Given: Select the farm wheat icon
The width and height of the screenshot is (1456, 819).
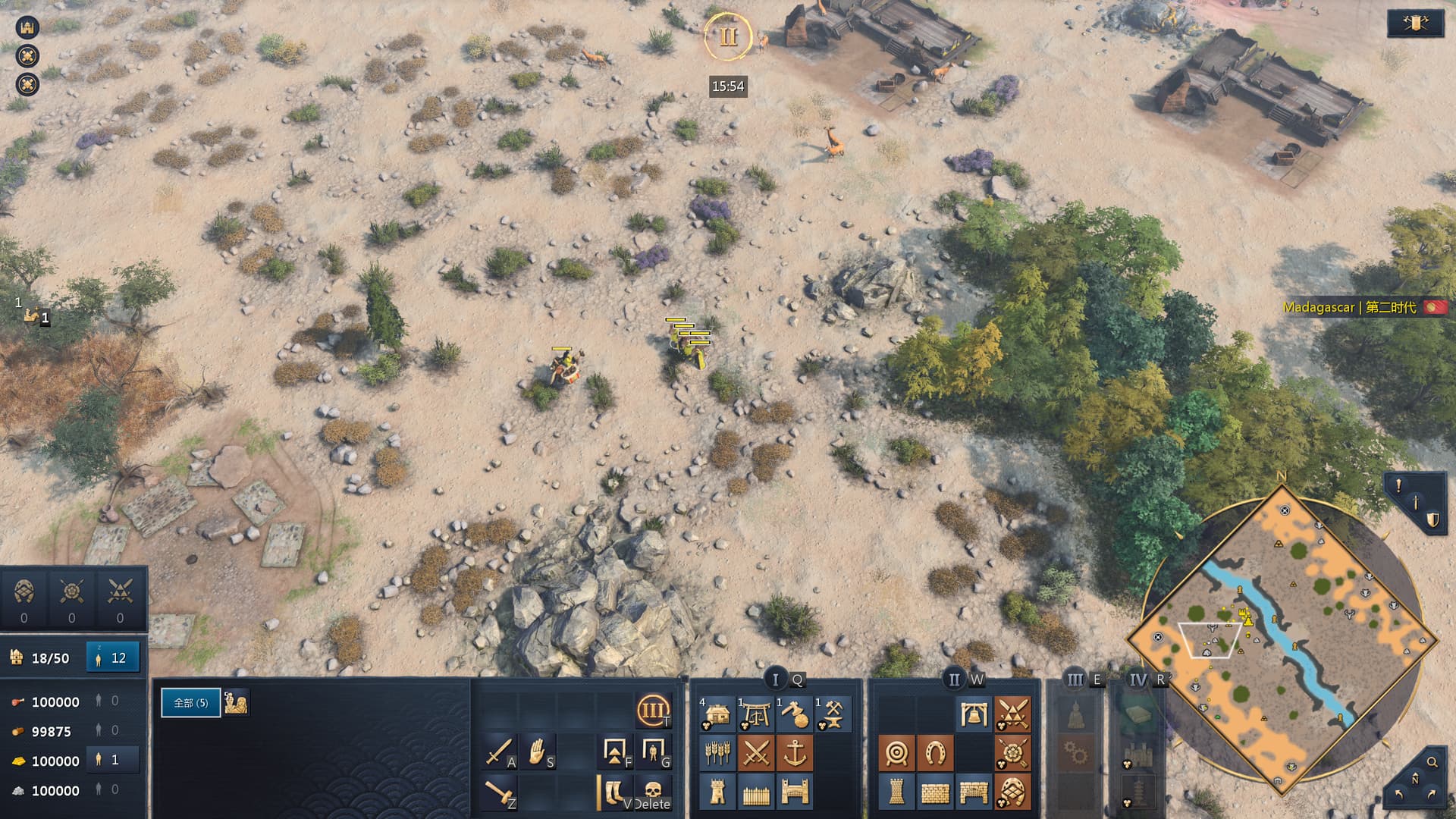Looking at the screenshot, I should [x=717, y=753].
